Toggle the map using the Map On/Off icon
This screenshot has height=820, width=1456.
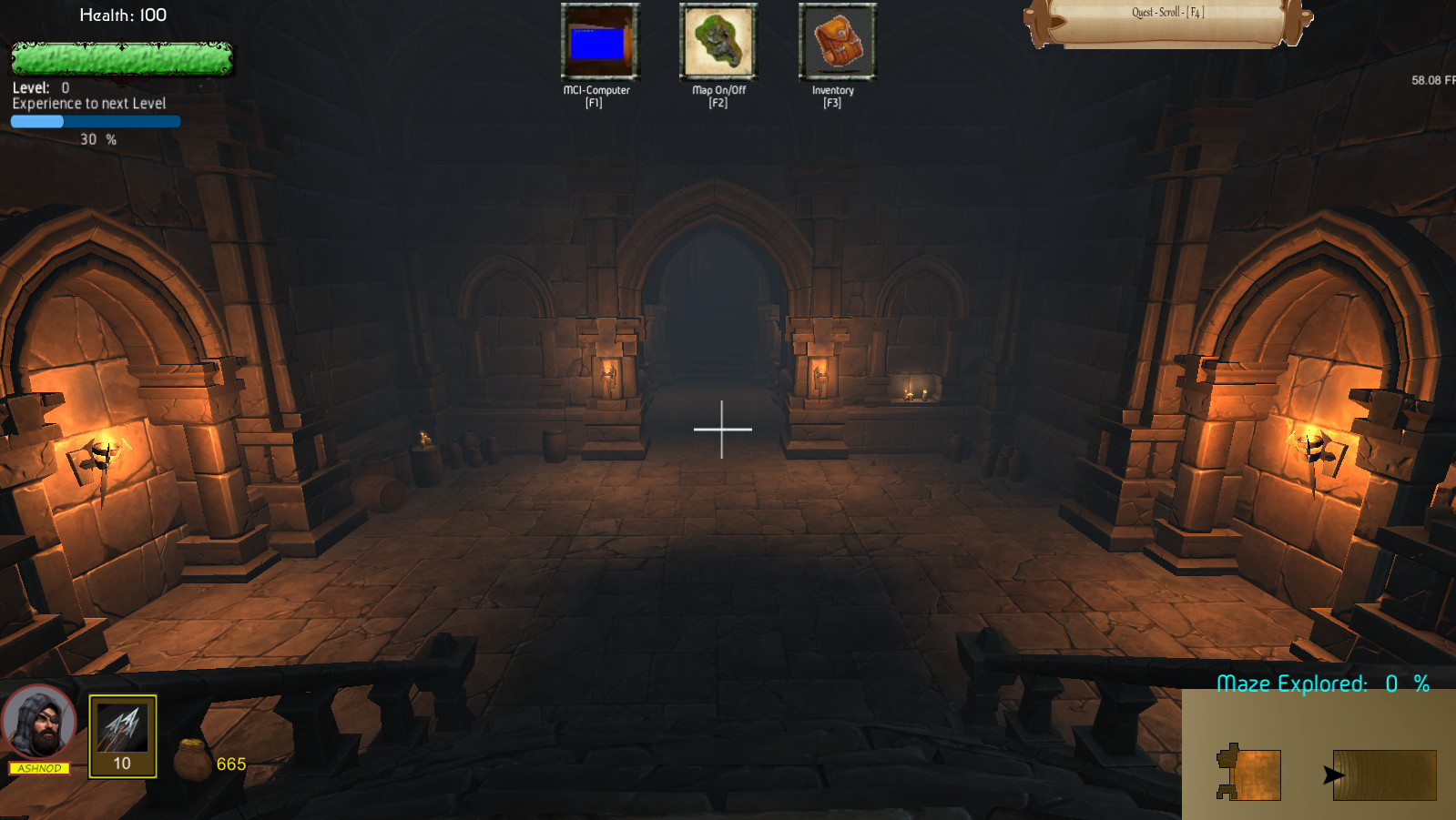[718, 43]
